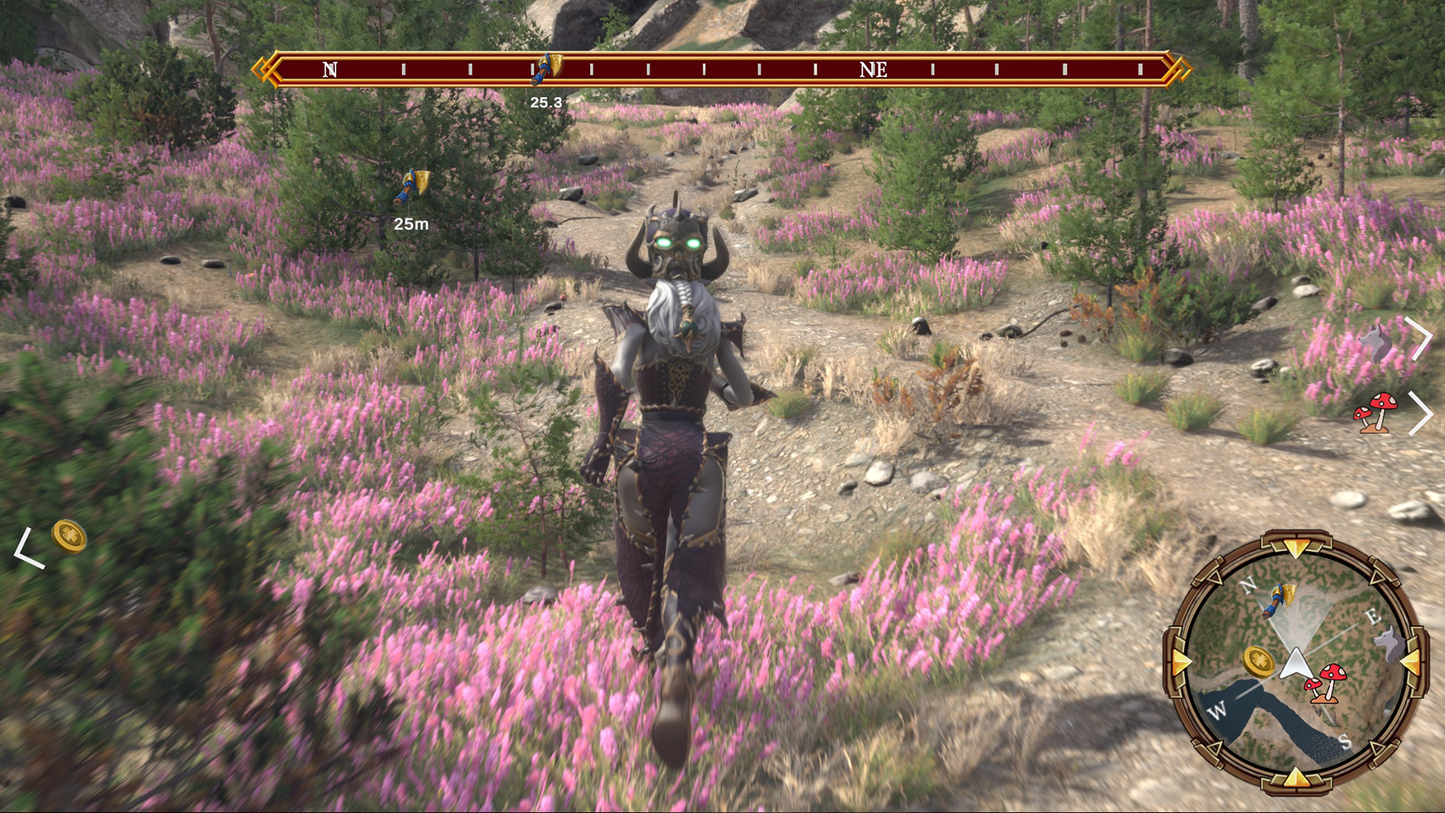Click the bottom gold arrow on minimap frame
This screenshot has width=1445, height=813.
[x=1297, y=777]
